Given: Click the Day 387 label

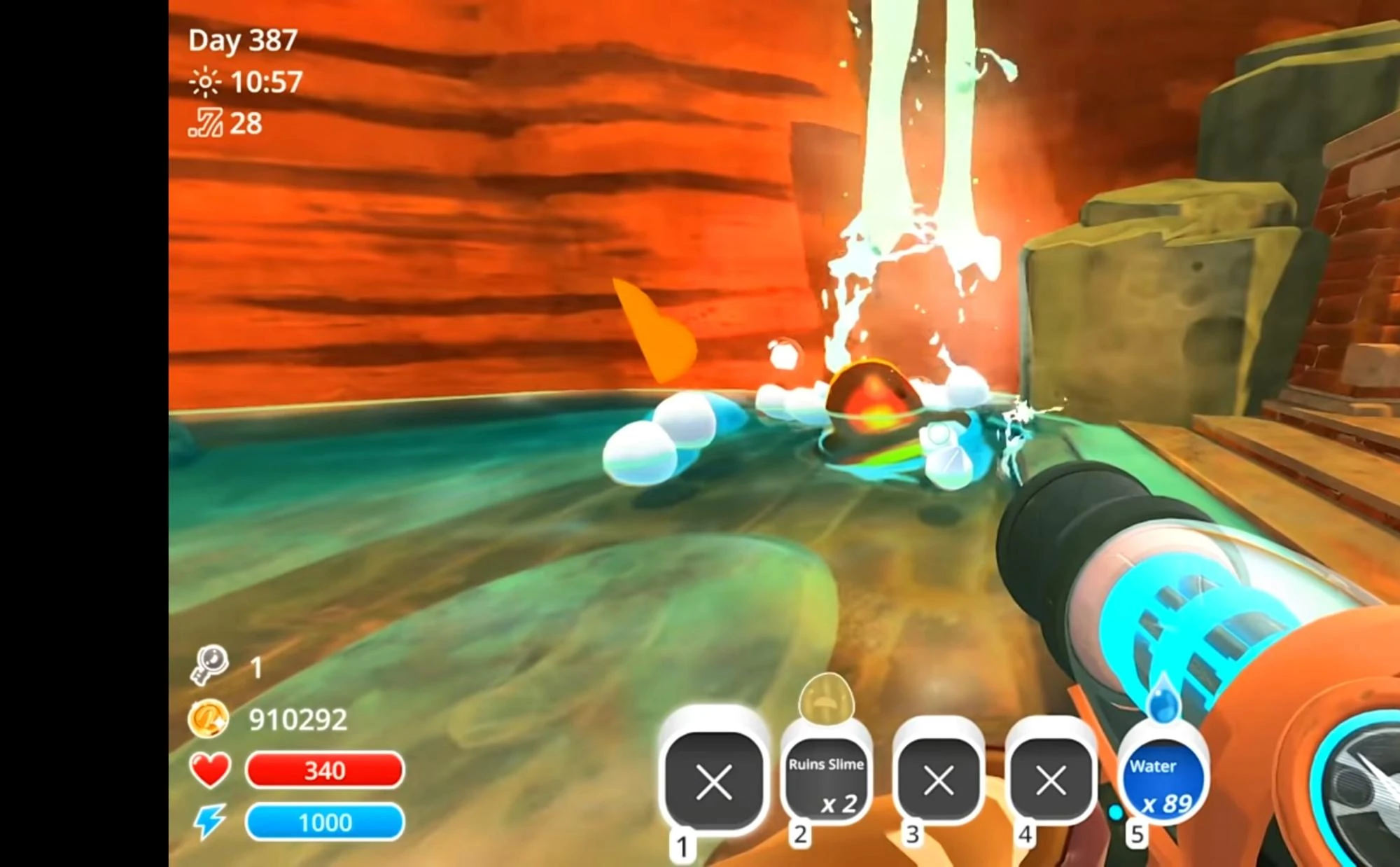Looking at the screenshot, I should click(242, 42).
